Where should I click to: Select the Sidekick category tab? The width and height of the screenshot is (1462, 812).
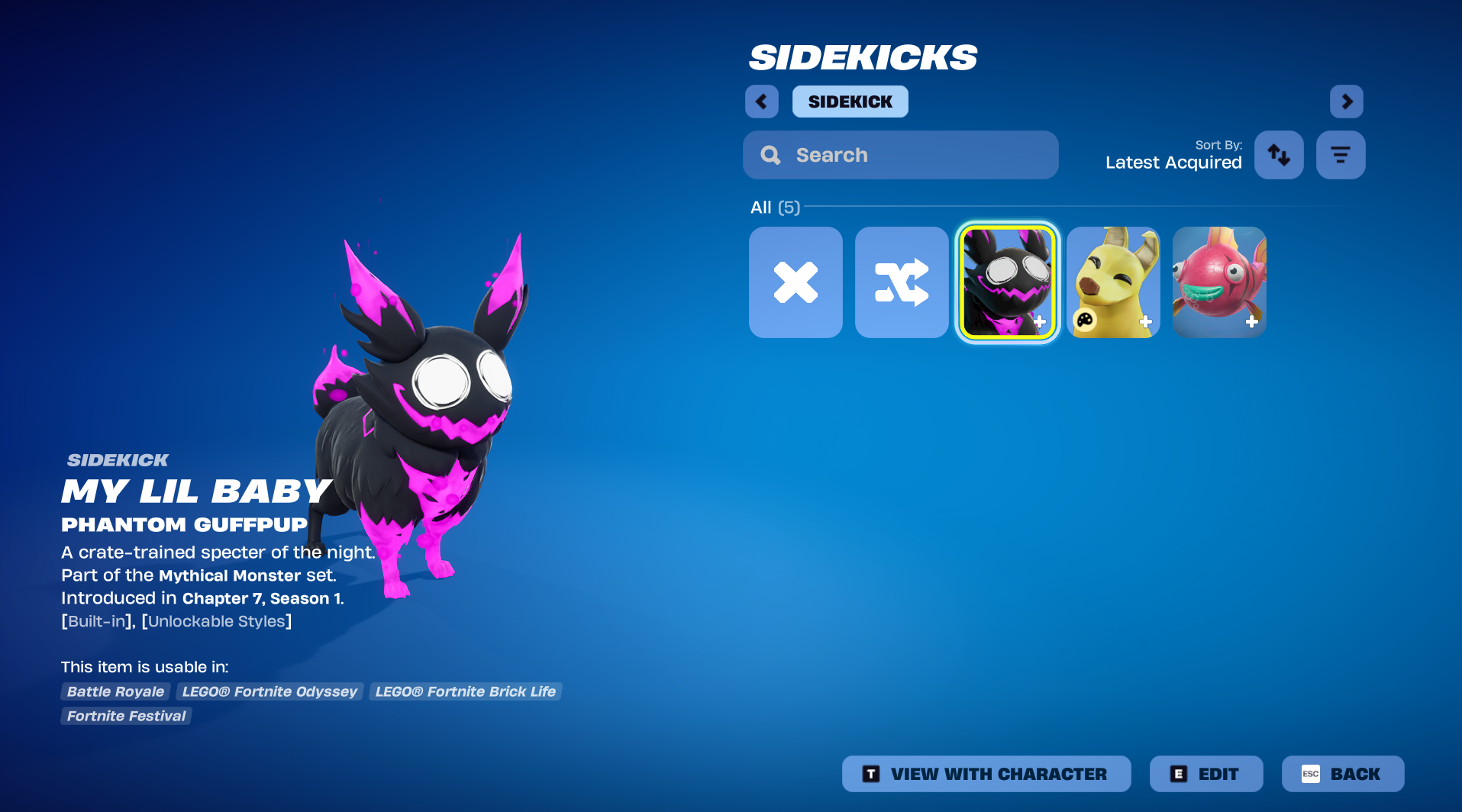[x=850, y=101]
